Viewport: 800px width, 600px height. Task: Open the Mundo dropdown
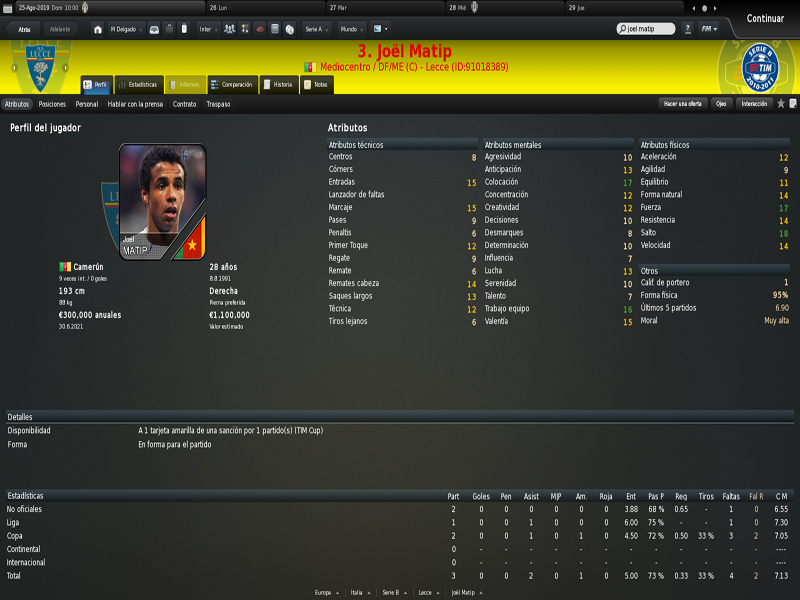tap(350, 29)
